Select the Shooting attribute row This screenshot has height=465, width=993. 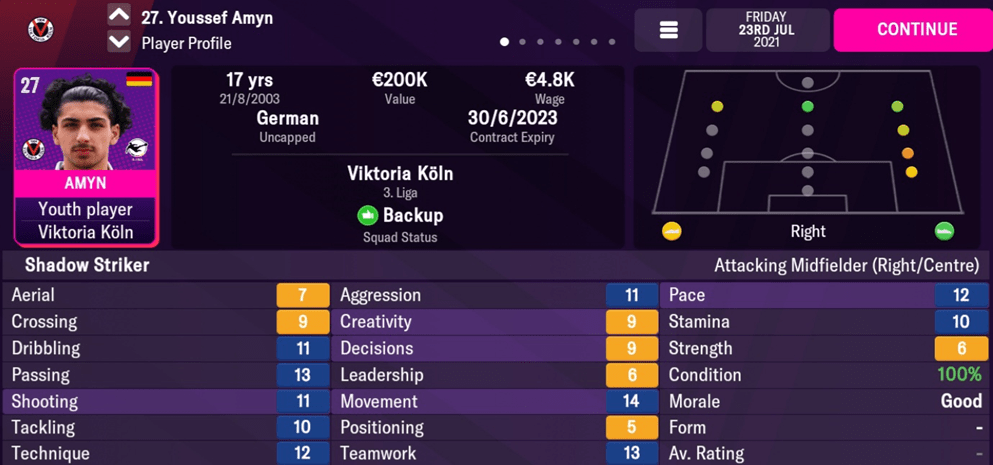pyautogui.click(x=165, y=401)
